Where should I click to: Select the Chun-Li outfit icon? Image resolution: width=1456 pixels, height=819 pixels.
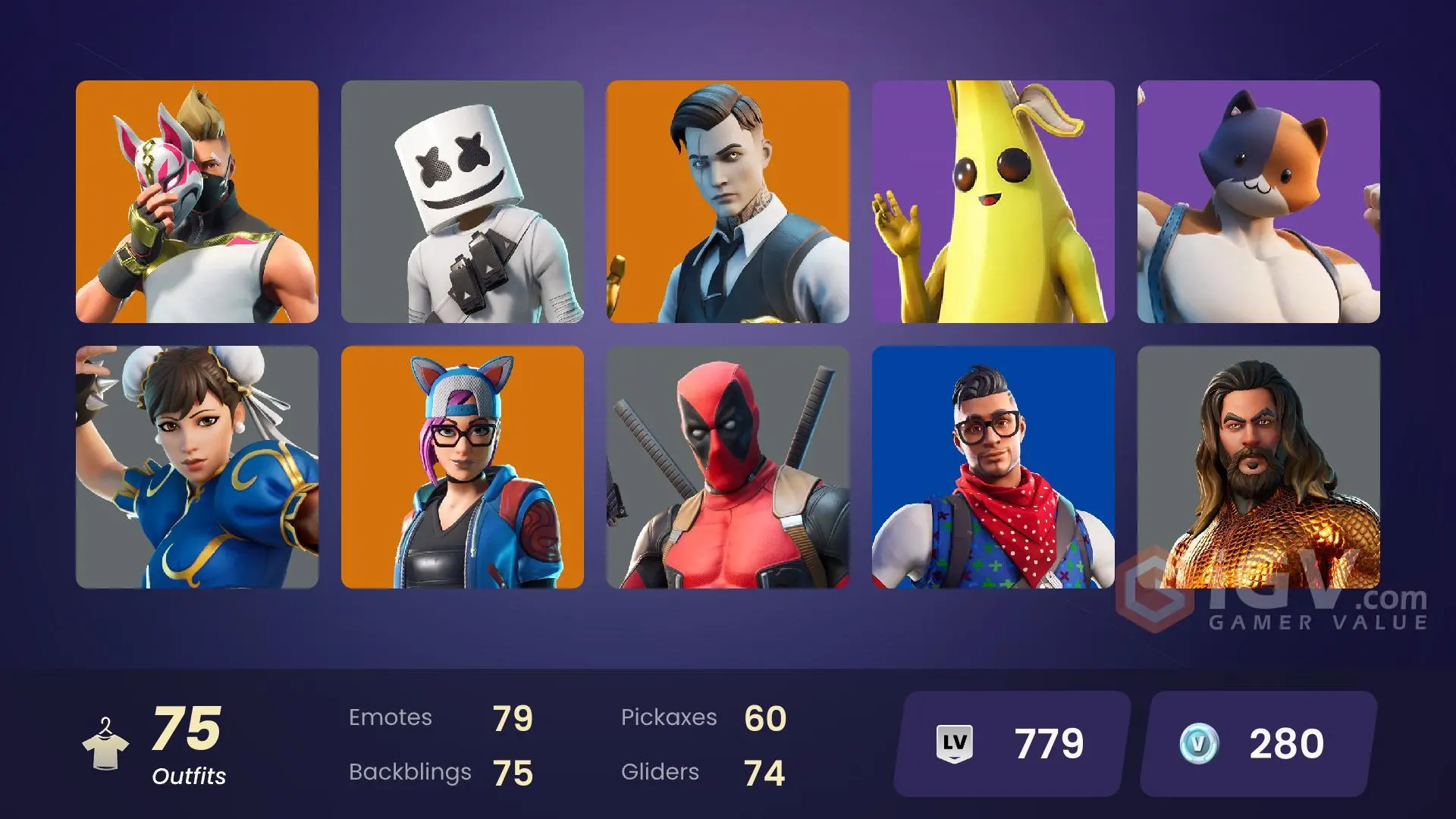[197, 466]
